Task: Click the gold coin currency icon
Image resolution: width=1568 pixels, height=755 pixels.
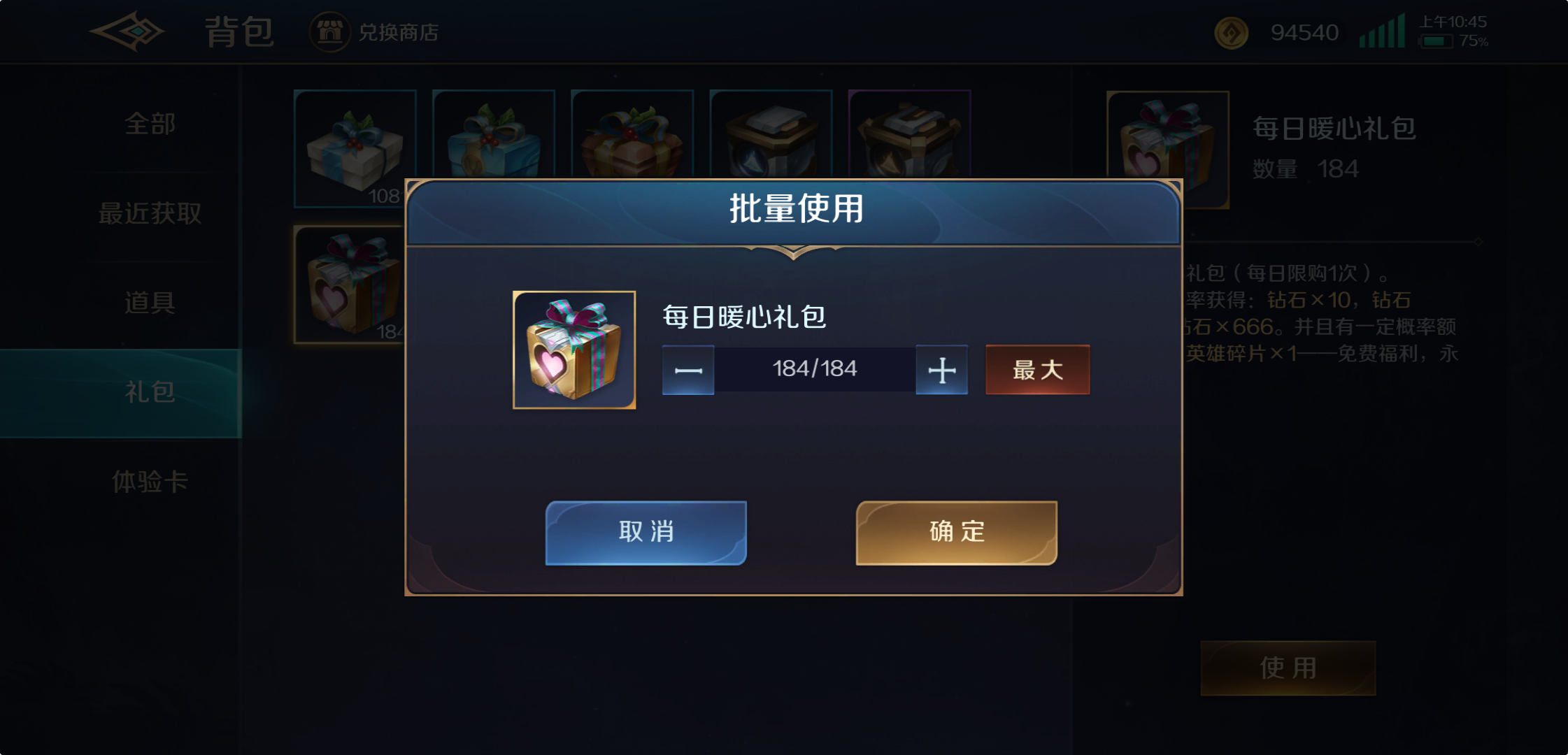Action: pyautogui.click(x=1231, y=32)
